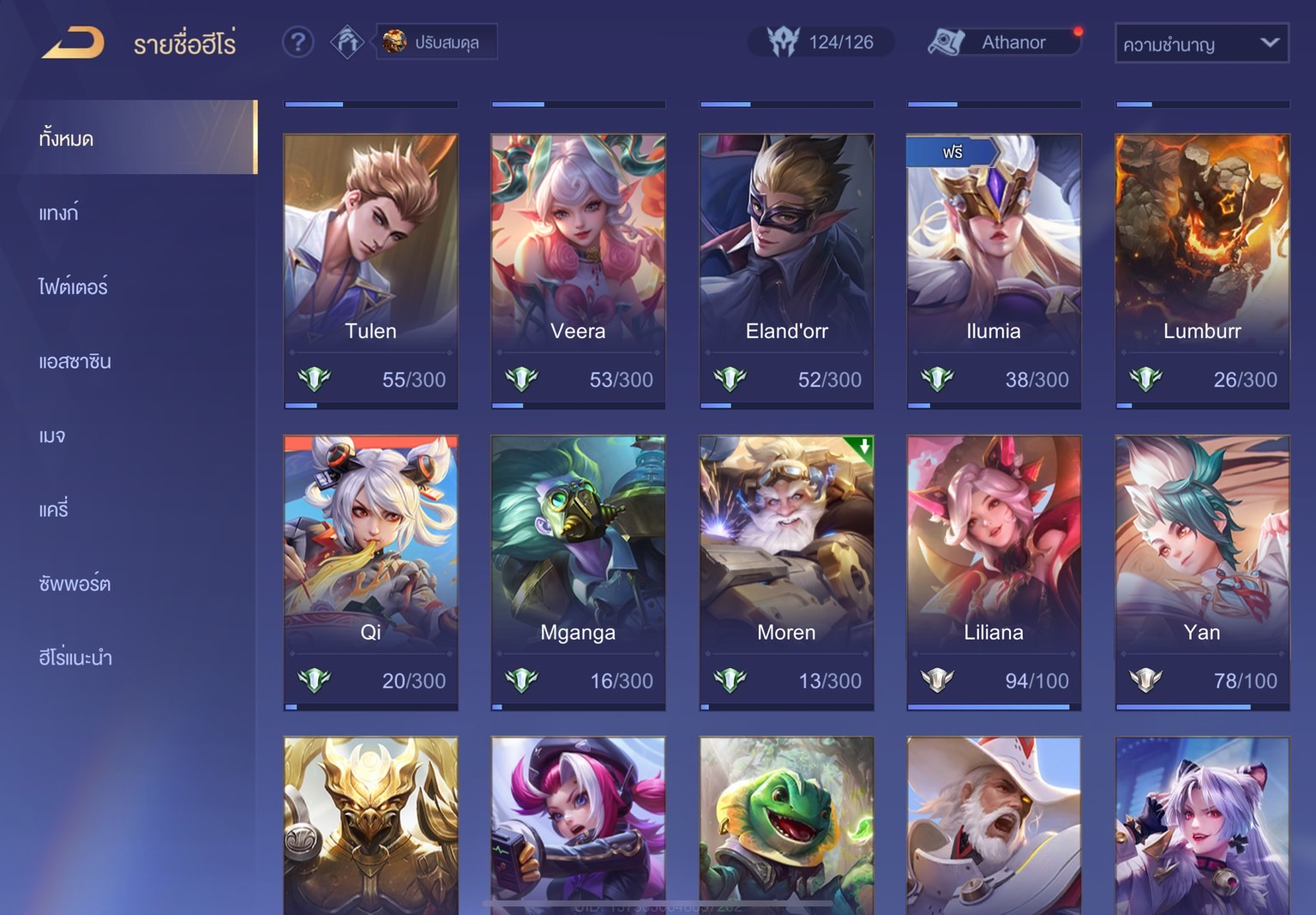Viewport: 1316px width, 915px height.
Task: Open the question mark help
Action: coord(297,42)
